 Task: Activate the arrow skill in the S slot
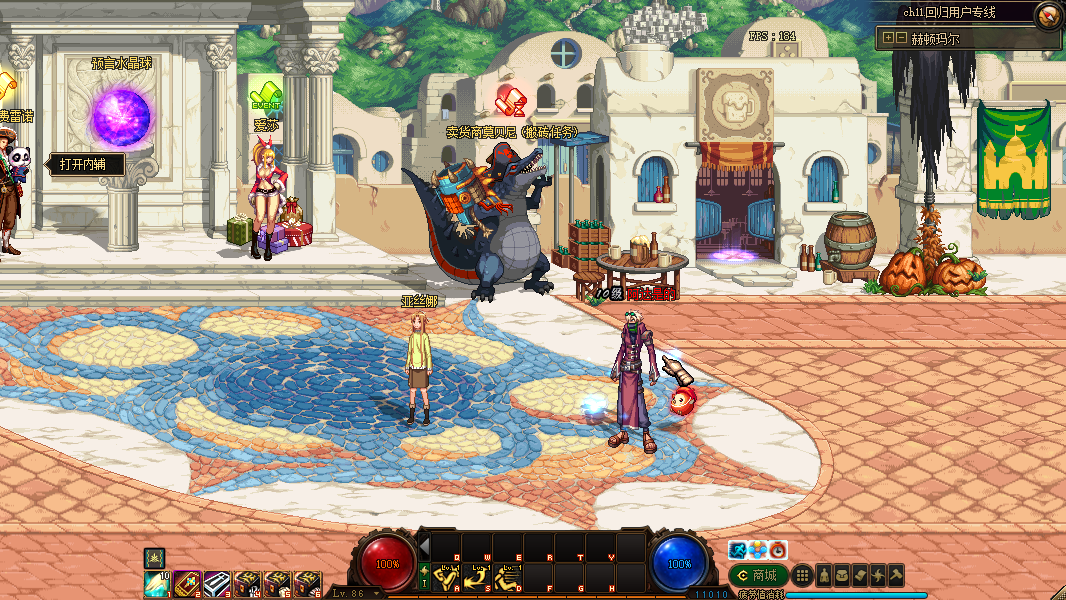tap(478, 577)
